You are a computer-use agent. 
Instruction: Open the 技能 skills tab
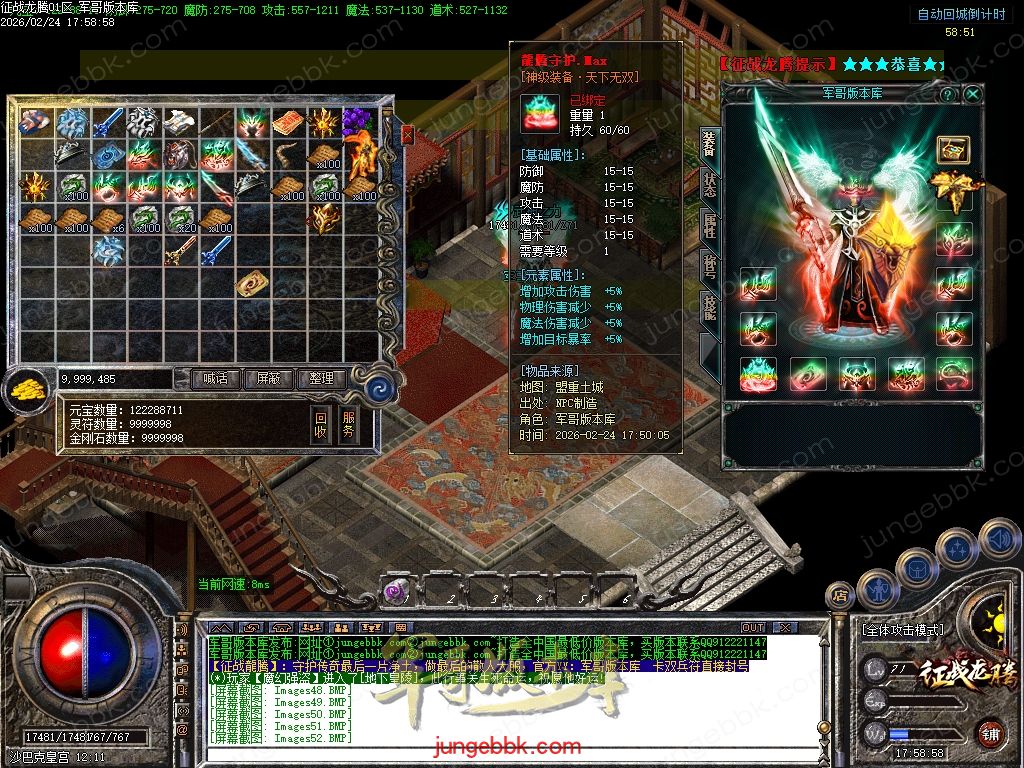[x=709, y=307]
